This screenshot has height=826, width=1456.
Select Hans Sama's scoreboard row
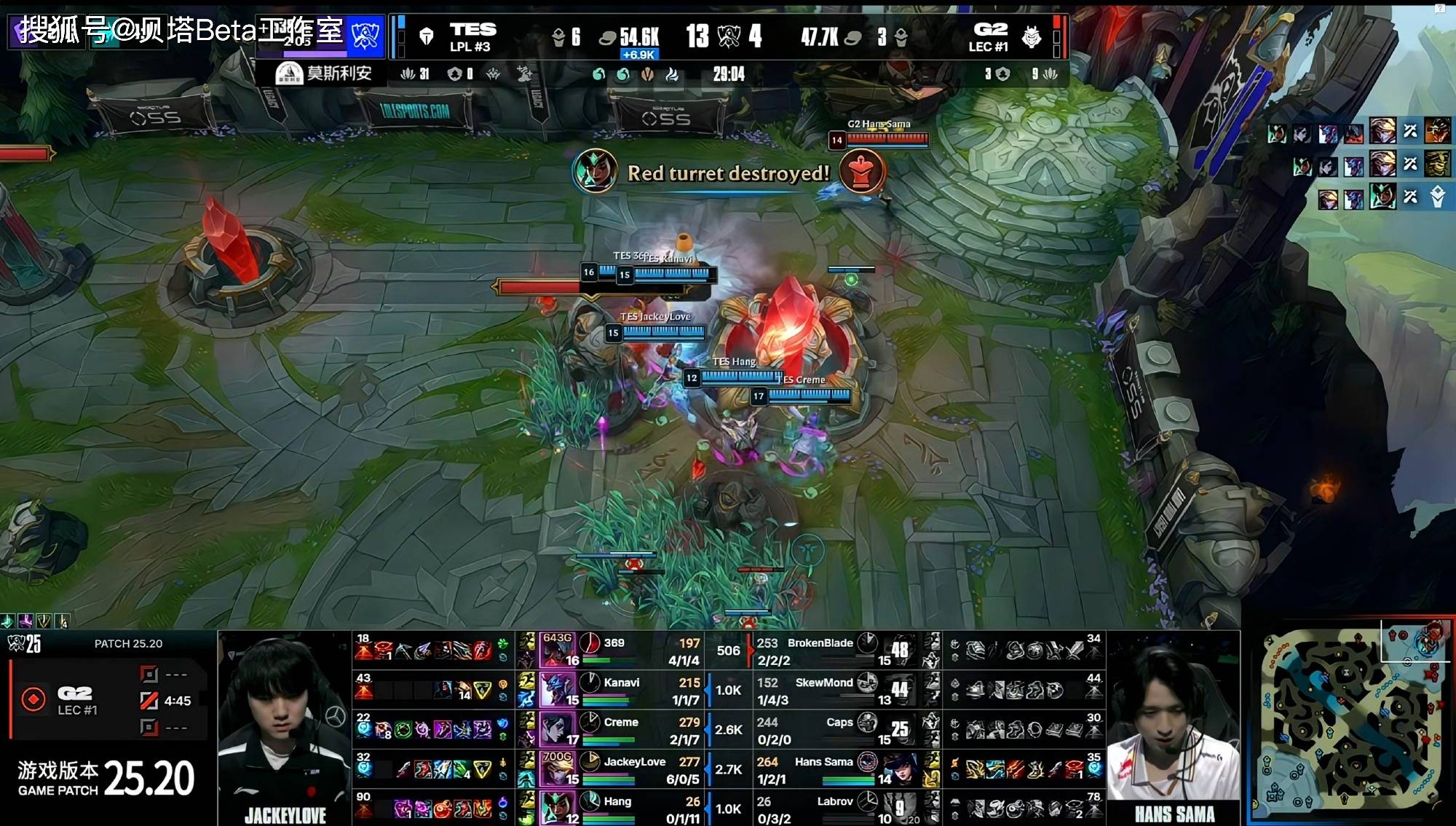click(823, 762)
